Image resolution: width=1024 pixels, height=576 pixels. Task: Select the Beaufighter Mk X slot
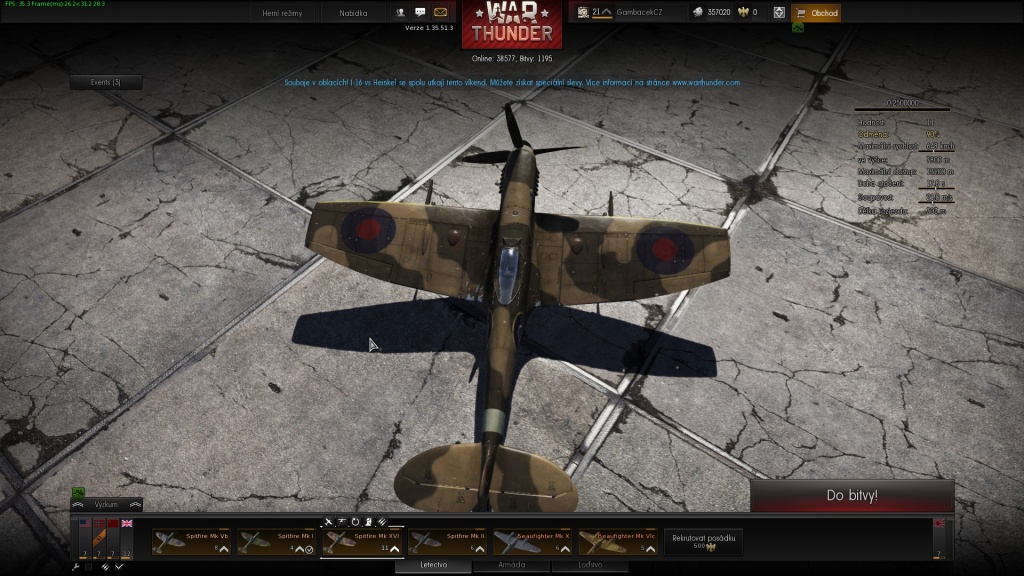click(x=532, y=541)
